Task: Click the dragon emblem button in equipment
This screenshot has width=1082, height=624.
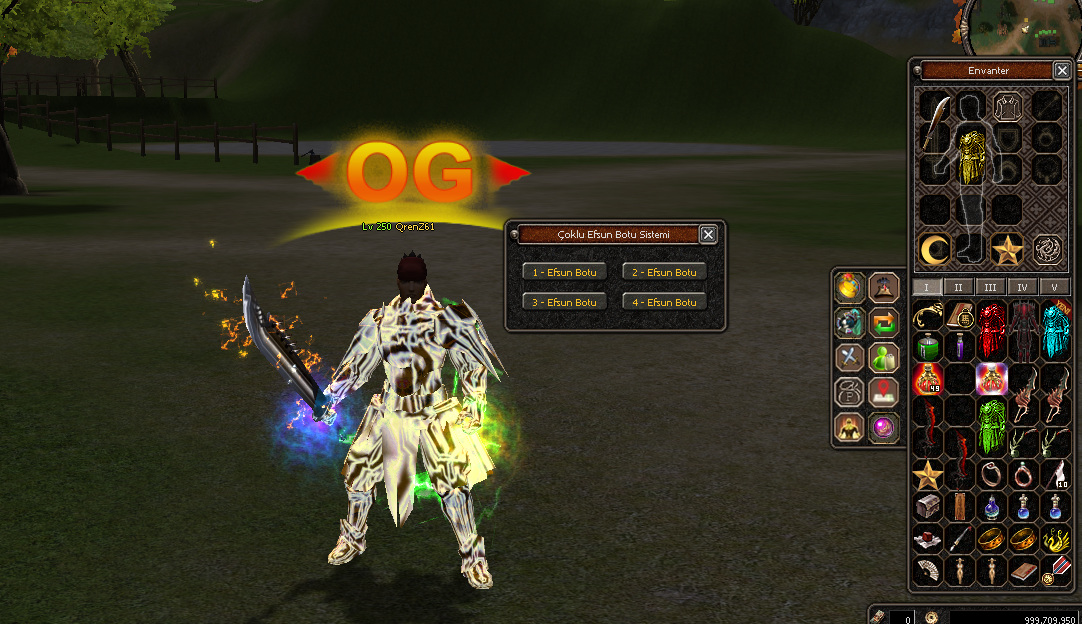Action: [x=1046, y=249]
